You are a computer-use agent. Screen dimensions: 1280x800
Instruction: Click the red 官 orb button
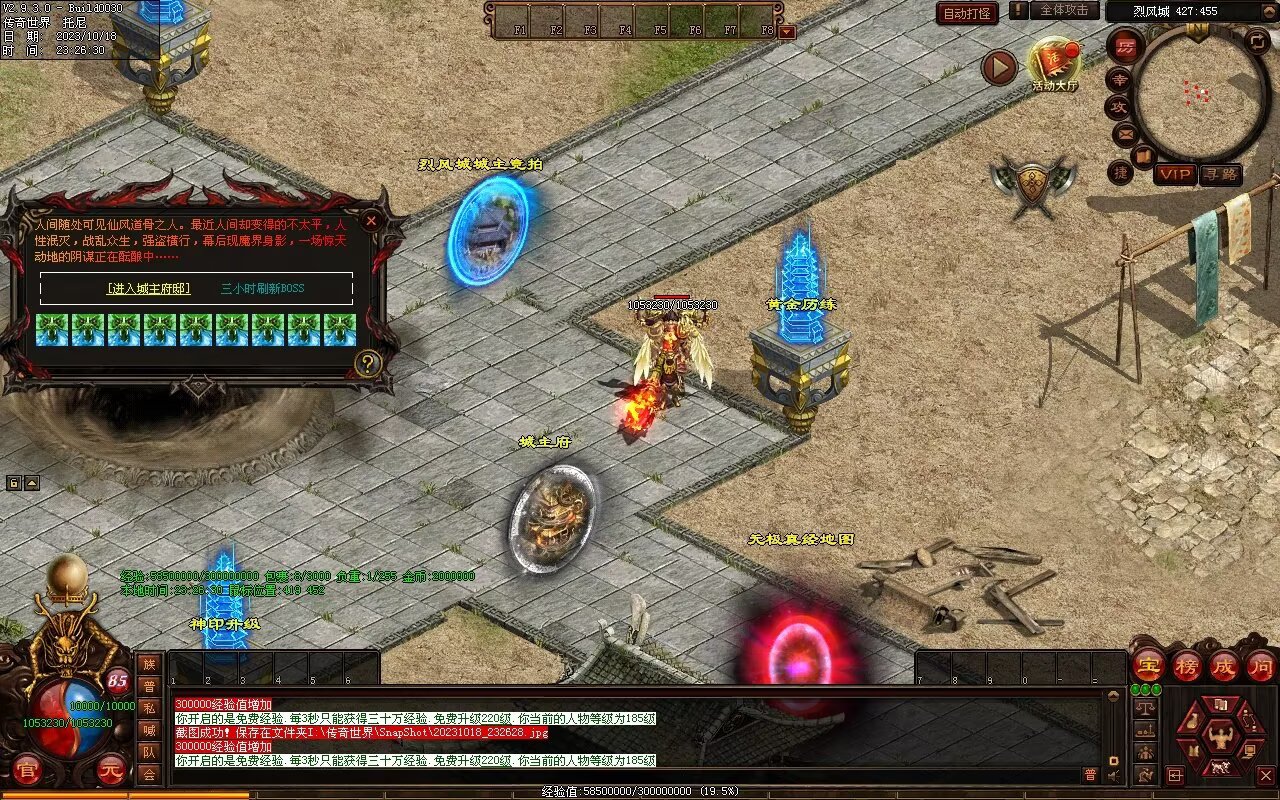tap(26, 770)
